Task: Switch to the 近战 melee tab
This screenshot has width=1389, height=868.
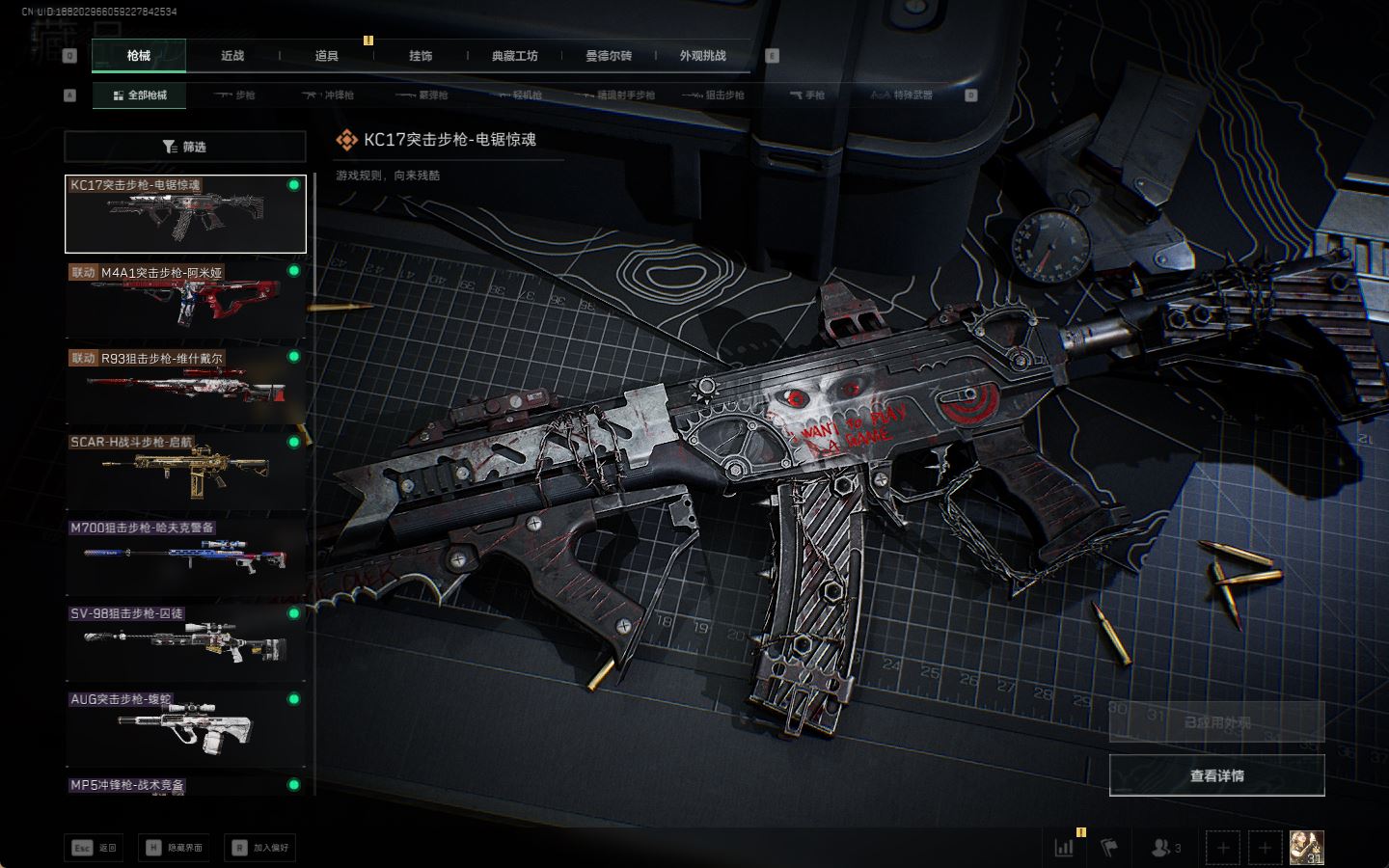Action: [232, 56]
